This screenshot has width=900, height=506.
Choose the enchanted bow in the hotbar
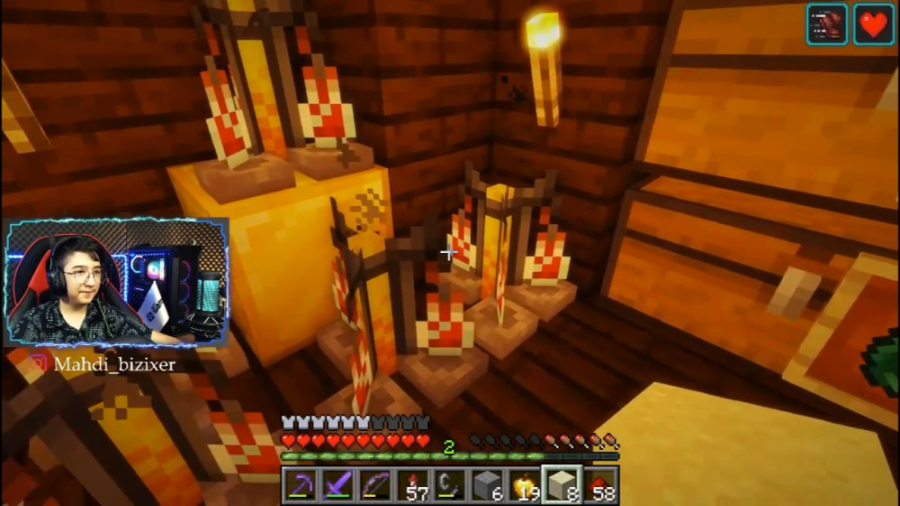pyautogui.click(x=375, y=486)
